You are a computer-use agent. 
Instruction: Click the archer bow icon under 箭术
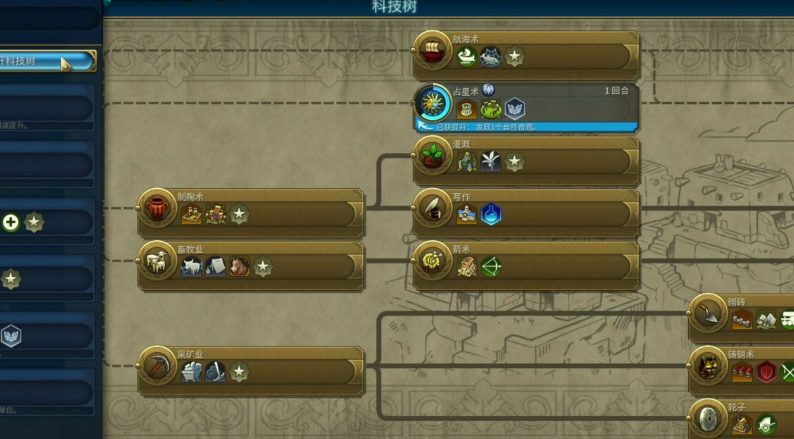(491, 267)
